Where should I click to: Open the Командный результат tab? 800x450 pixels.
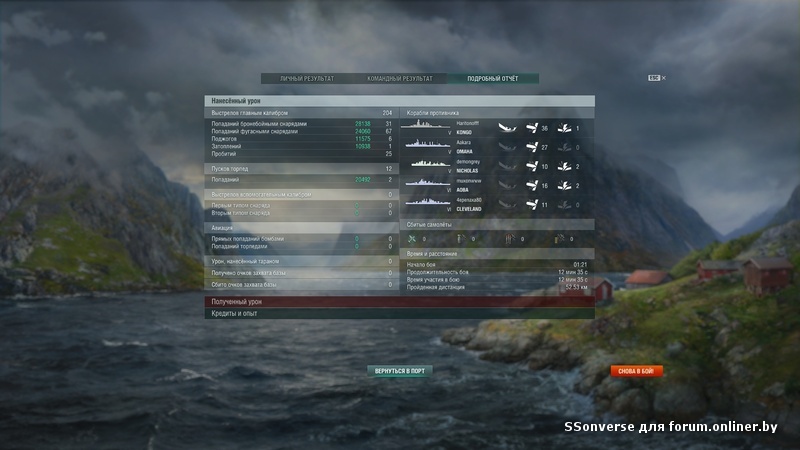click(400, 78)
